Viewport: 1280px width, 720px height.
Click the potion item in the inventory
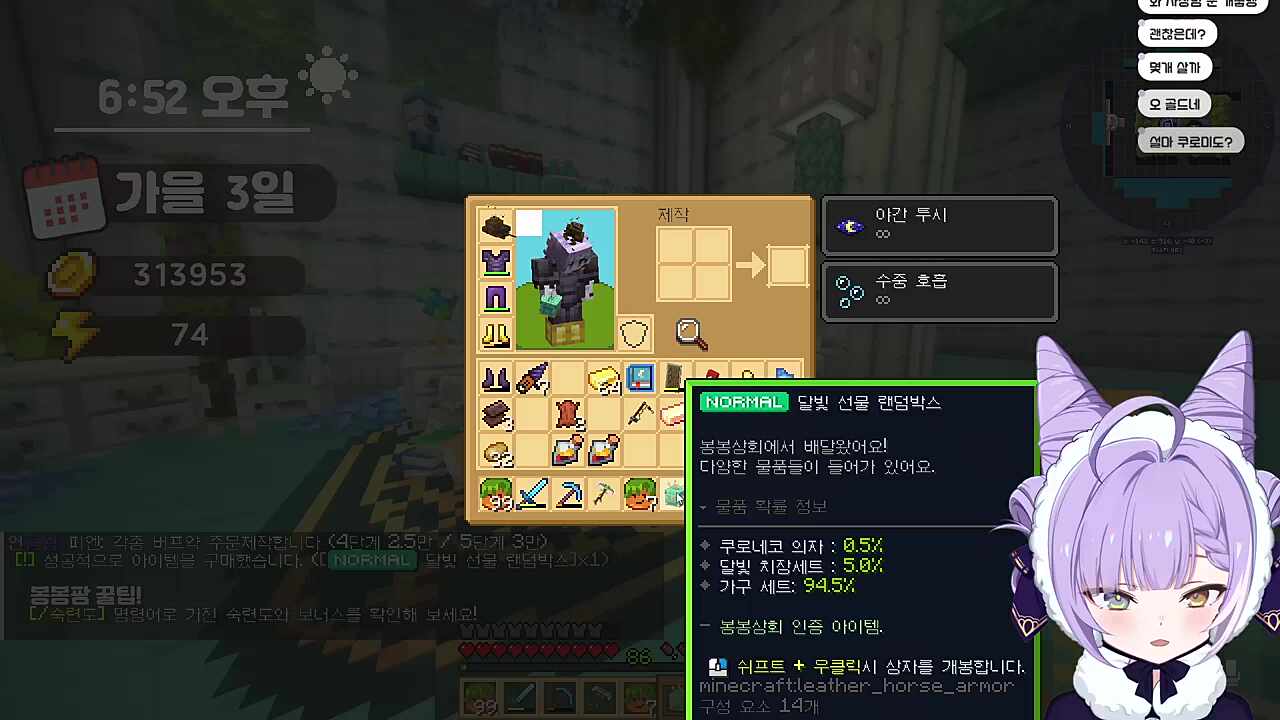[x=567, y=449]
